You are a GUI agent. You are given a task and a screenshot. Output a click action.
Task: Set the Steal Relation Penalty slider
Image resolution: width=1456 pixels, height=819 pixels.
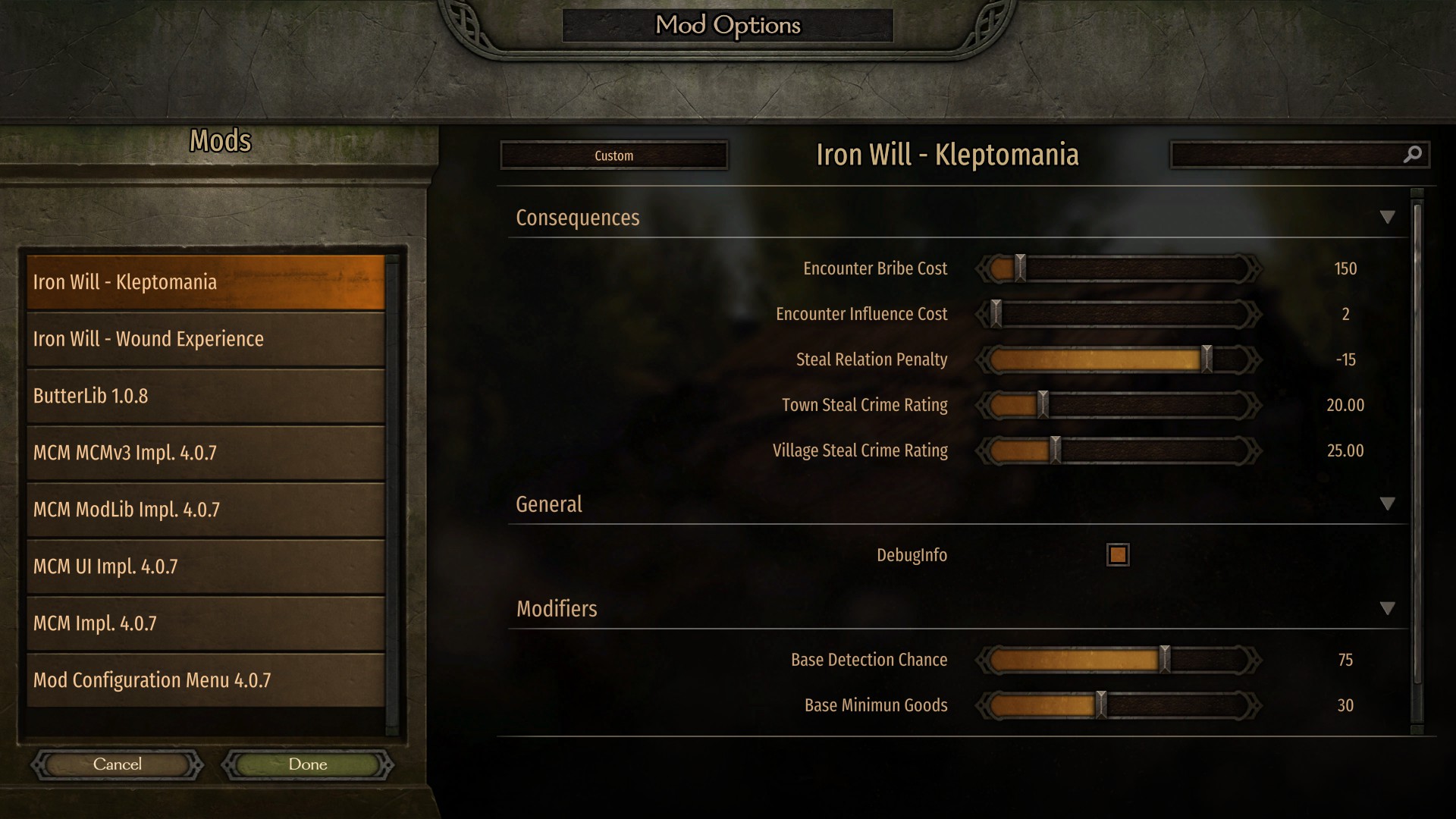click(1206, 359)
